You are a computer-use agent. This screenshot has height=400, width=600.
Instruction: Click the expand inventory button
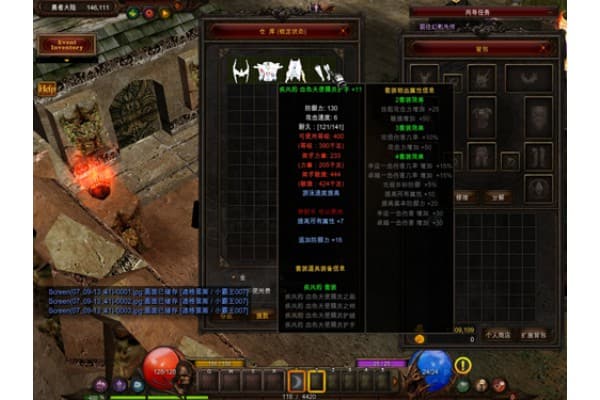pos(533,334)
